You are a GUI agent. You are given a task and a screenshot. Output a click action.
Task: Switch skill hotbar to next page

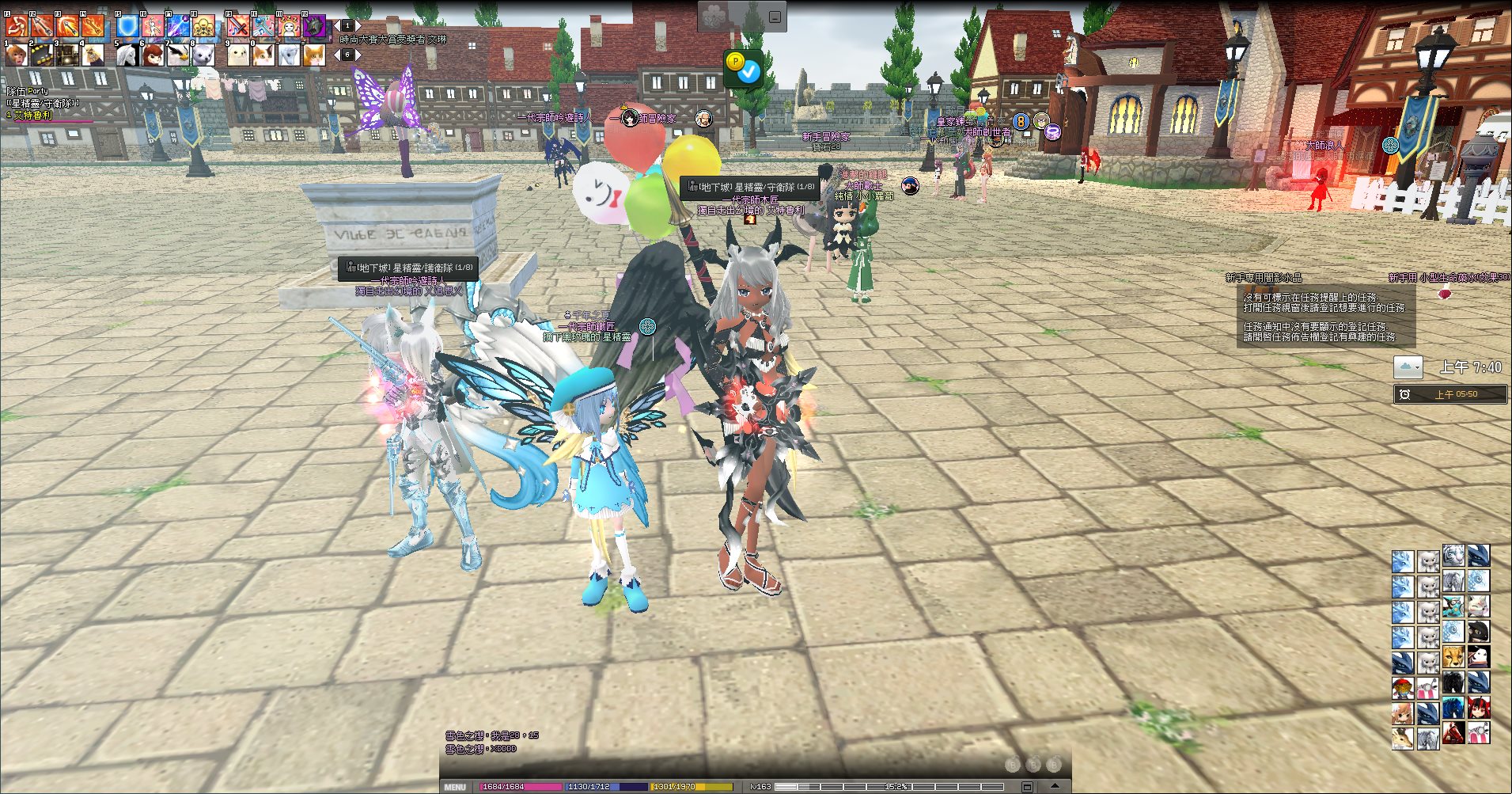[x=358, y=26]
